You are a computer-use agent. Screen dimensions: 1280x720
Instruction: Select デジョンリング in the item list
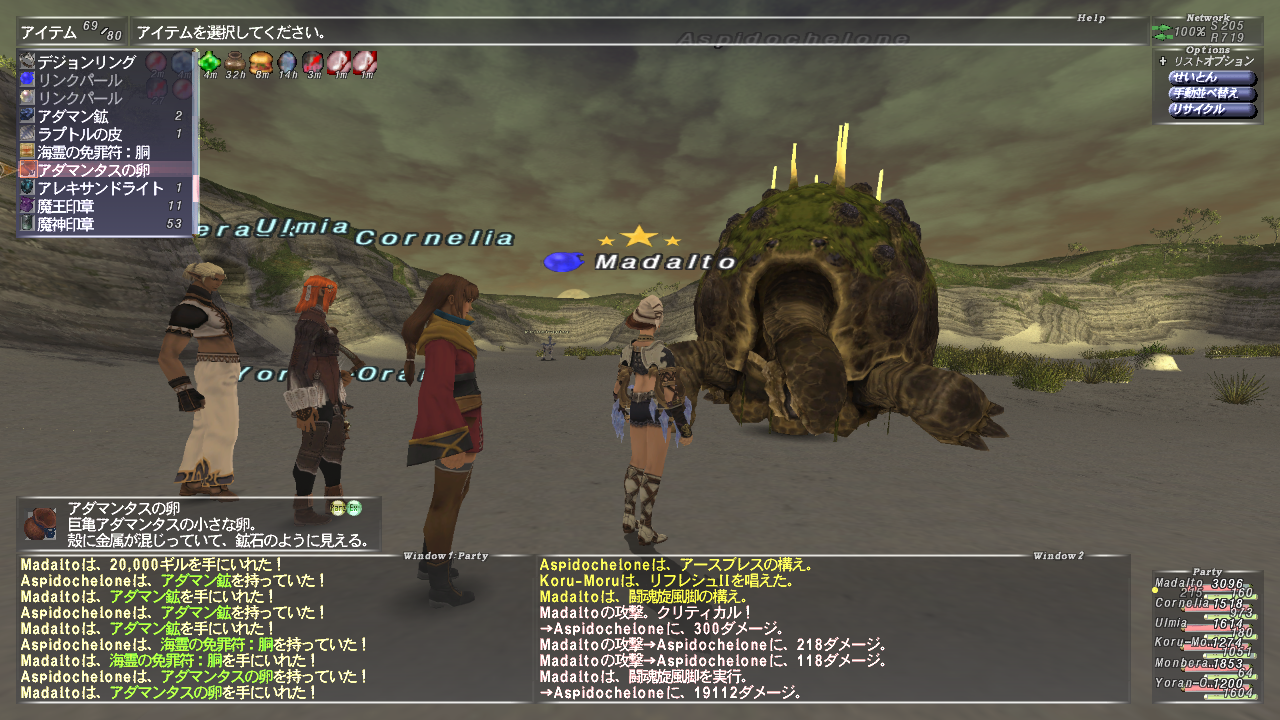(78, 61)
